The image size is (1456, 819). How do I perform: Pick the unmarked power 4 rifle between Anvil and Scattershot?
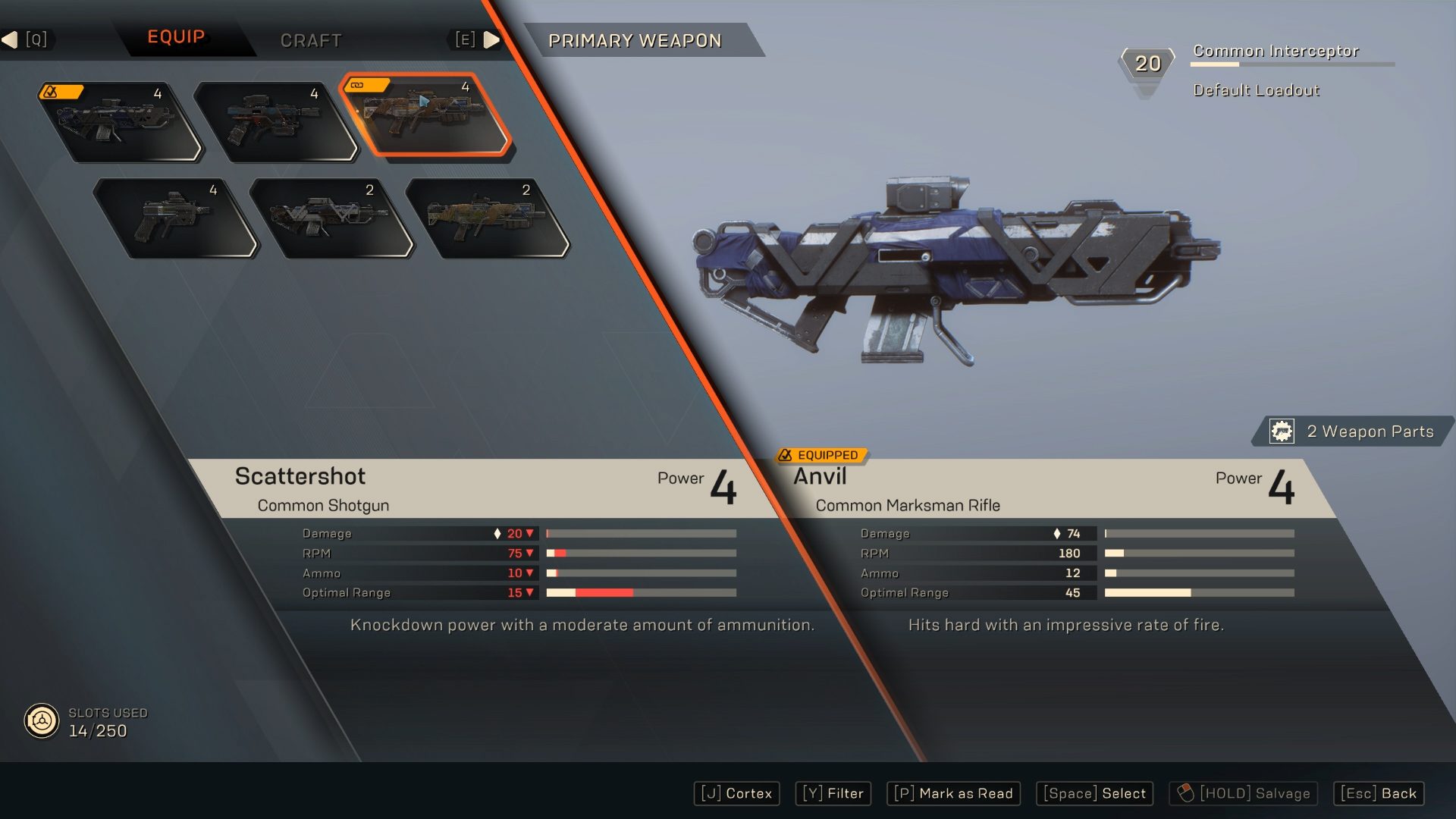[273, 121]
